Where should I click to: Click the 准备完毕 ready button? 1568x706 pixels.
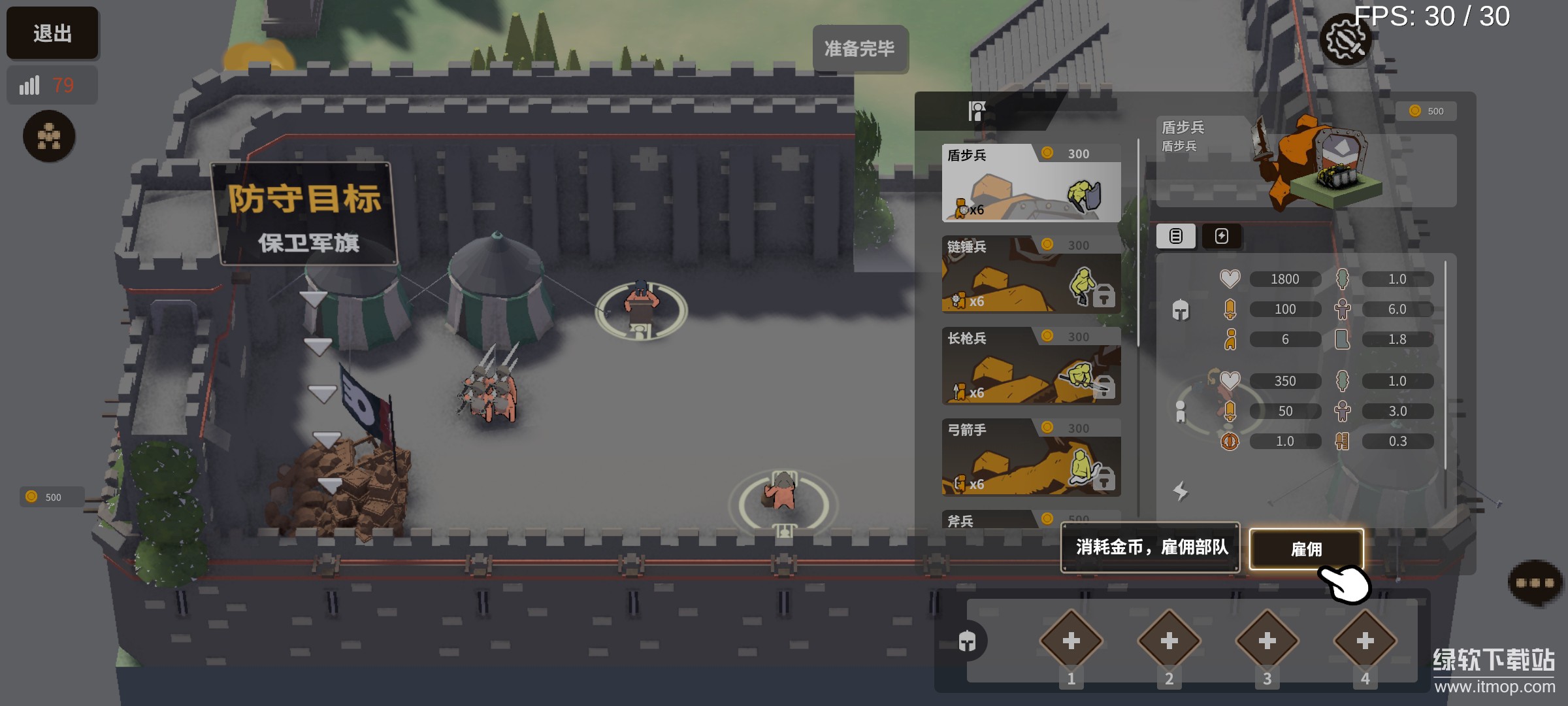point(859,48)
